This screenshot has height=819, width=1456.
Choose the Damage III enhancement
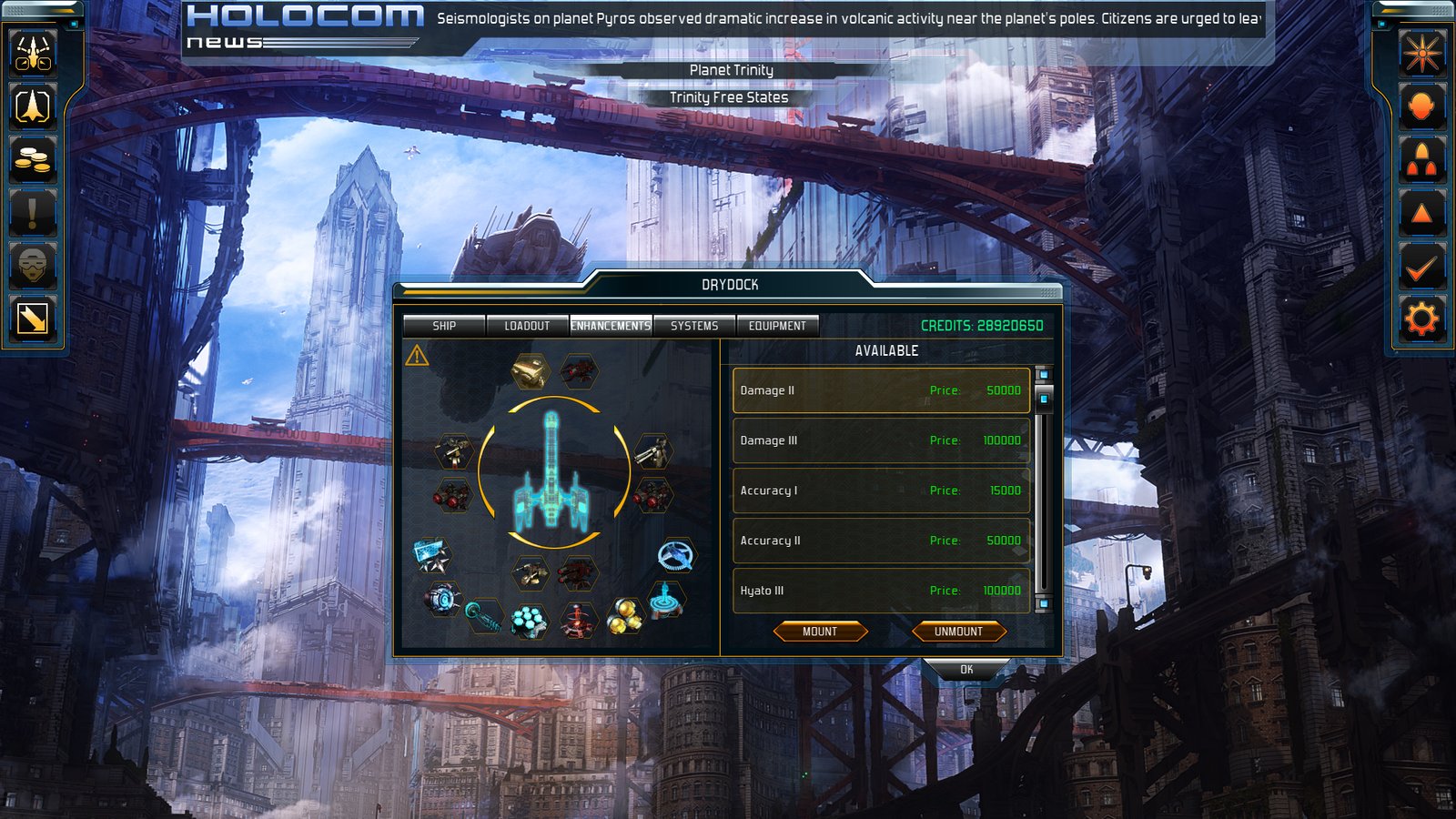coord(881,440)
